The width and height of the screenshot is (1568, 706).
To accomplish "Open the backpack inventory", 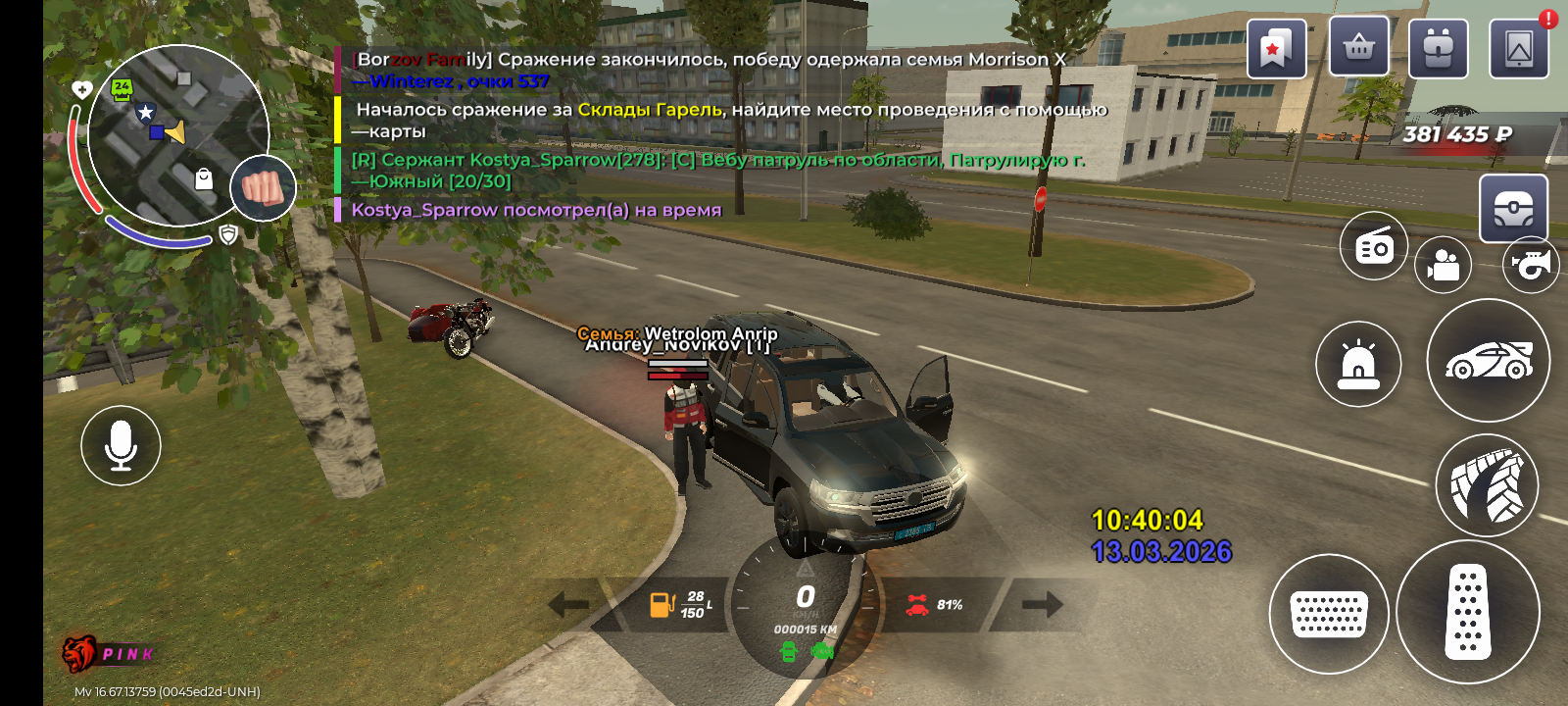I will coord(1438,49).
